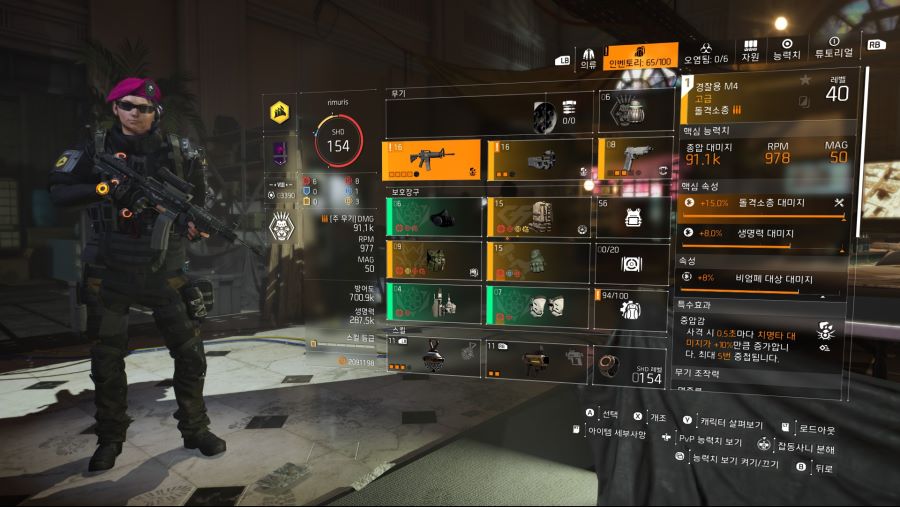Select the gloves gear slot
The image size is (900, 507).
538,261
